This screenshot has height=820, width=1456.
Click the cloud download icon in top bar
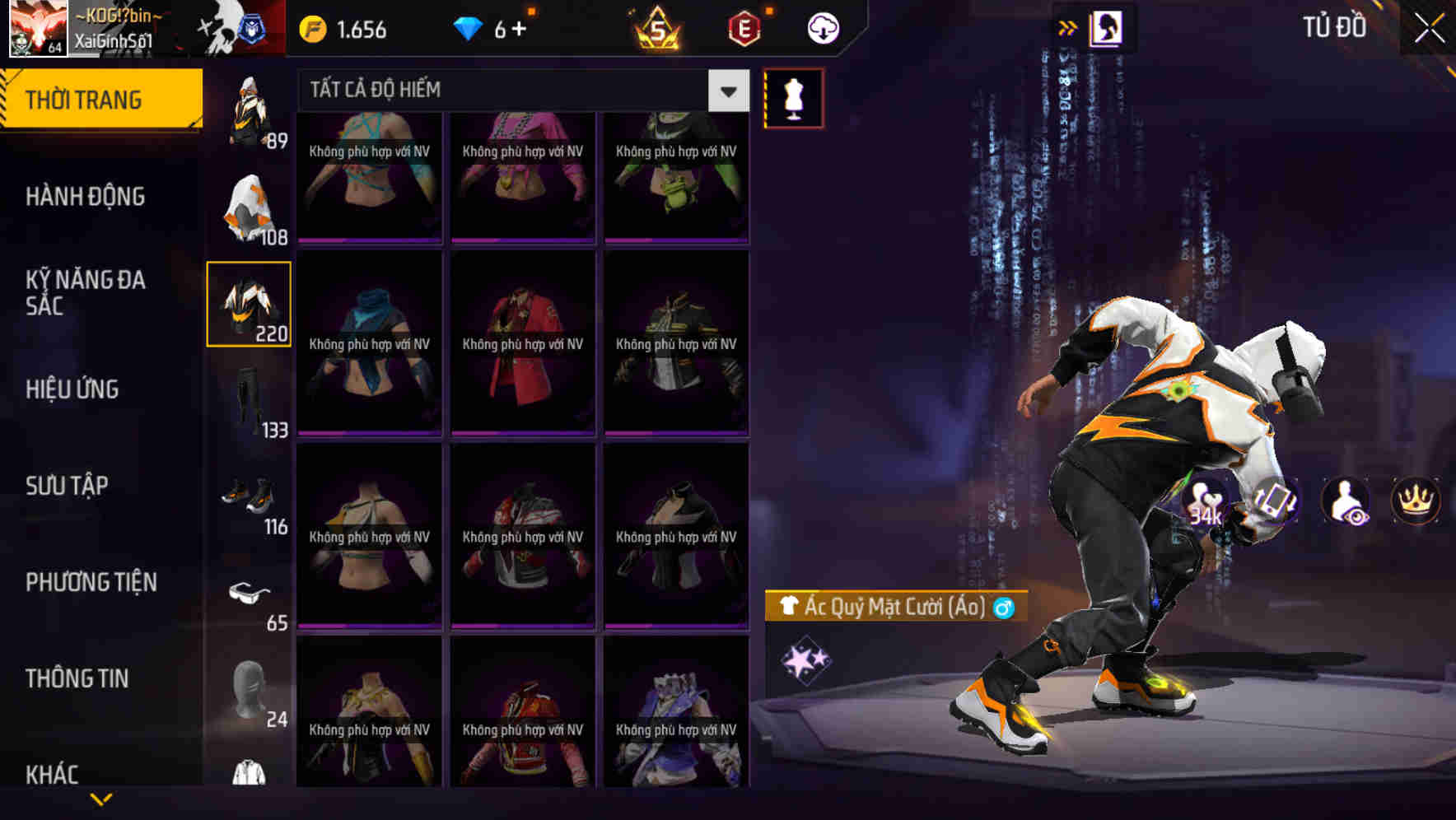click(x=822, y=27)
